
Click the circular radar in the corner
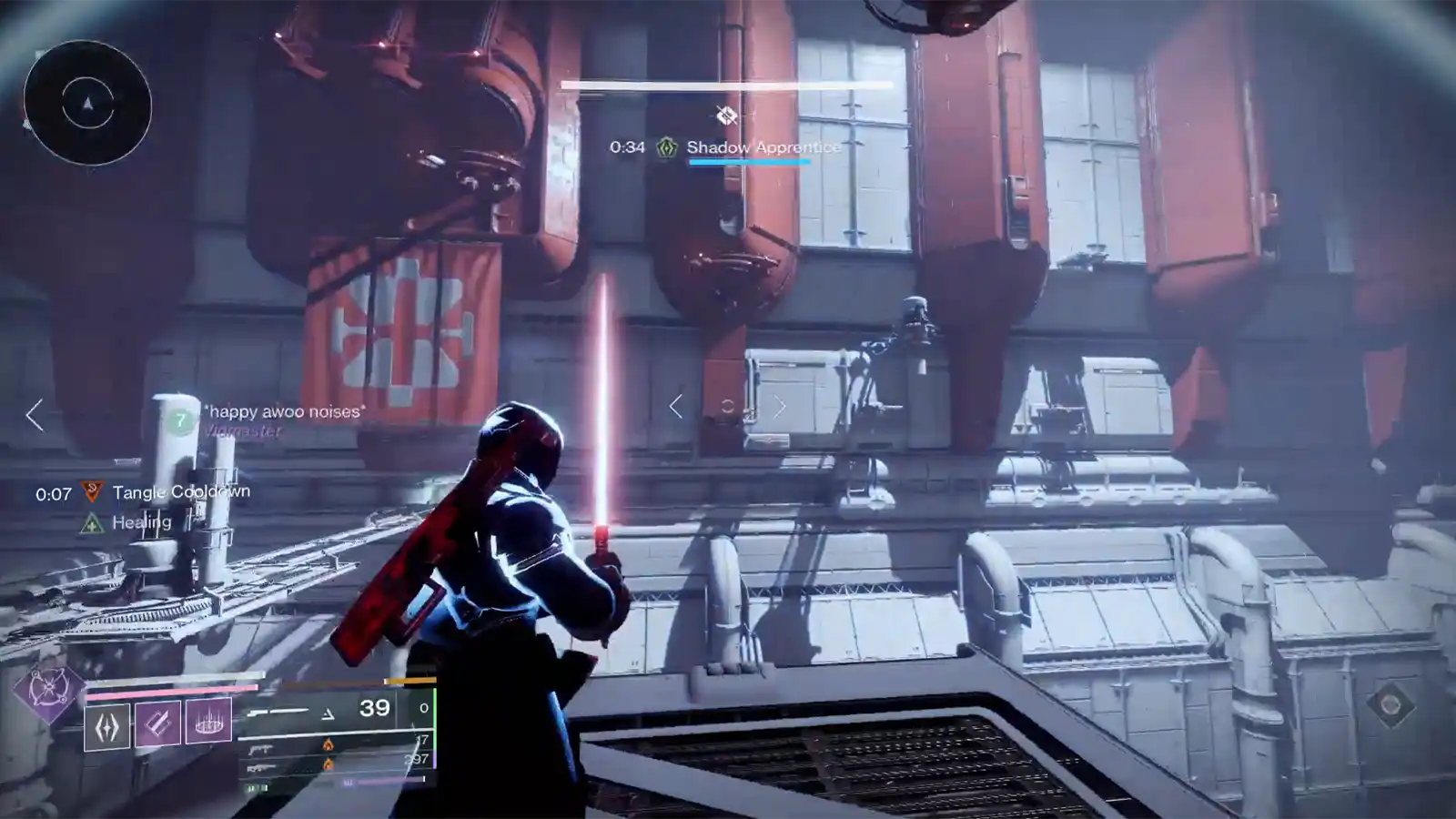click(x=87, y=104)
